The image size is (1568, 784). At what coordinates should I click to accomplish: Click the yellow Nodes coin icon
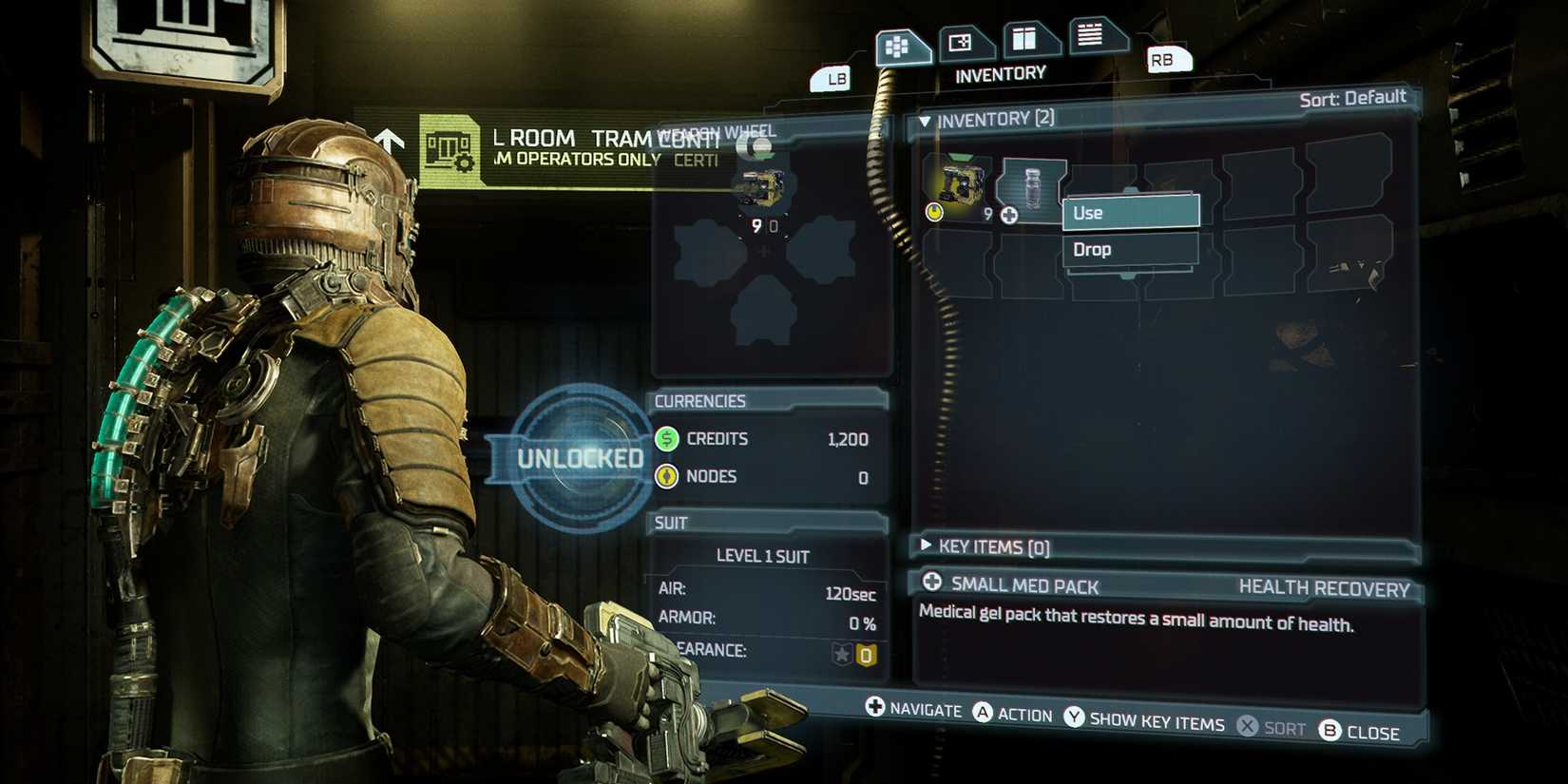[x=666, y=476]
